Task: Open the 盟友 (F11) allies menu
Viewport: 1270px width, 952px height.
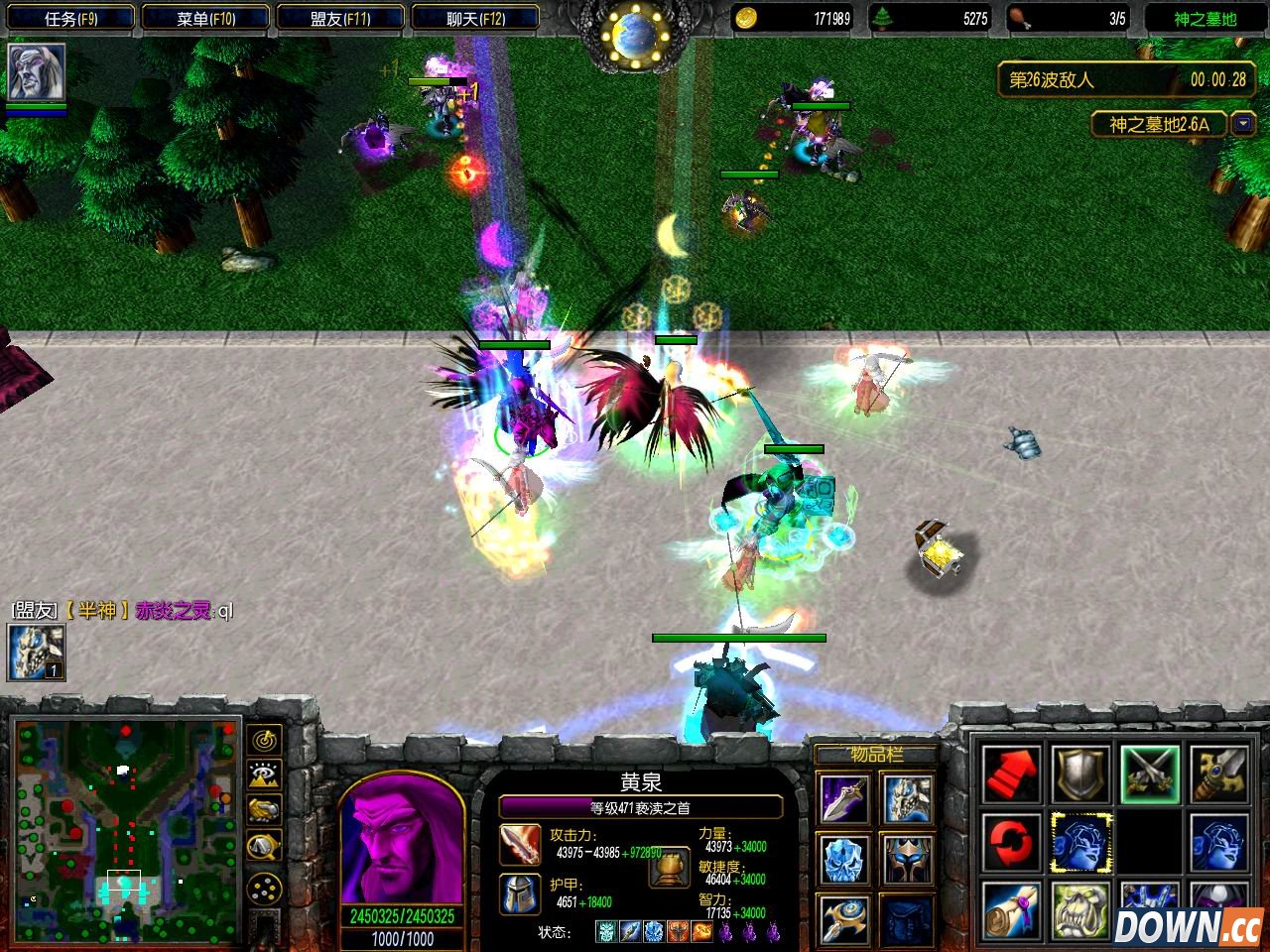Action: [340, 19]
